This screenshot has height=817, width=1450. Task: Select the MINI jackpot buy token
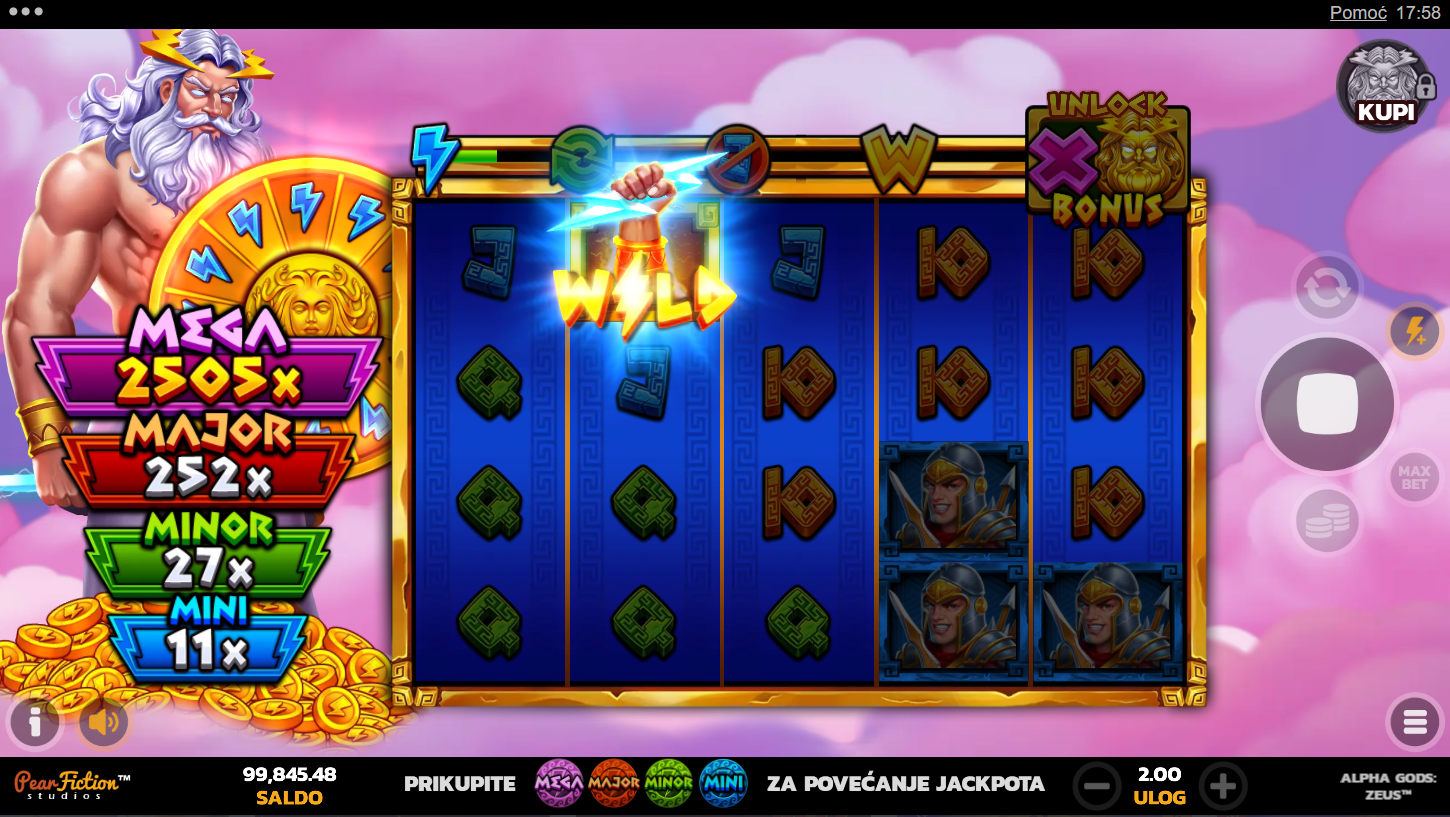pos(723,784)
